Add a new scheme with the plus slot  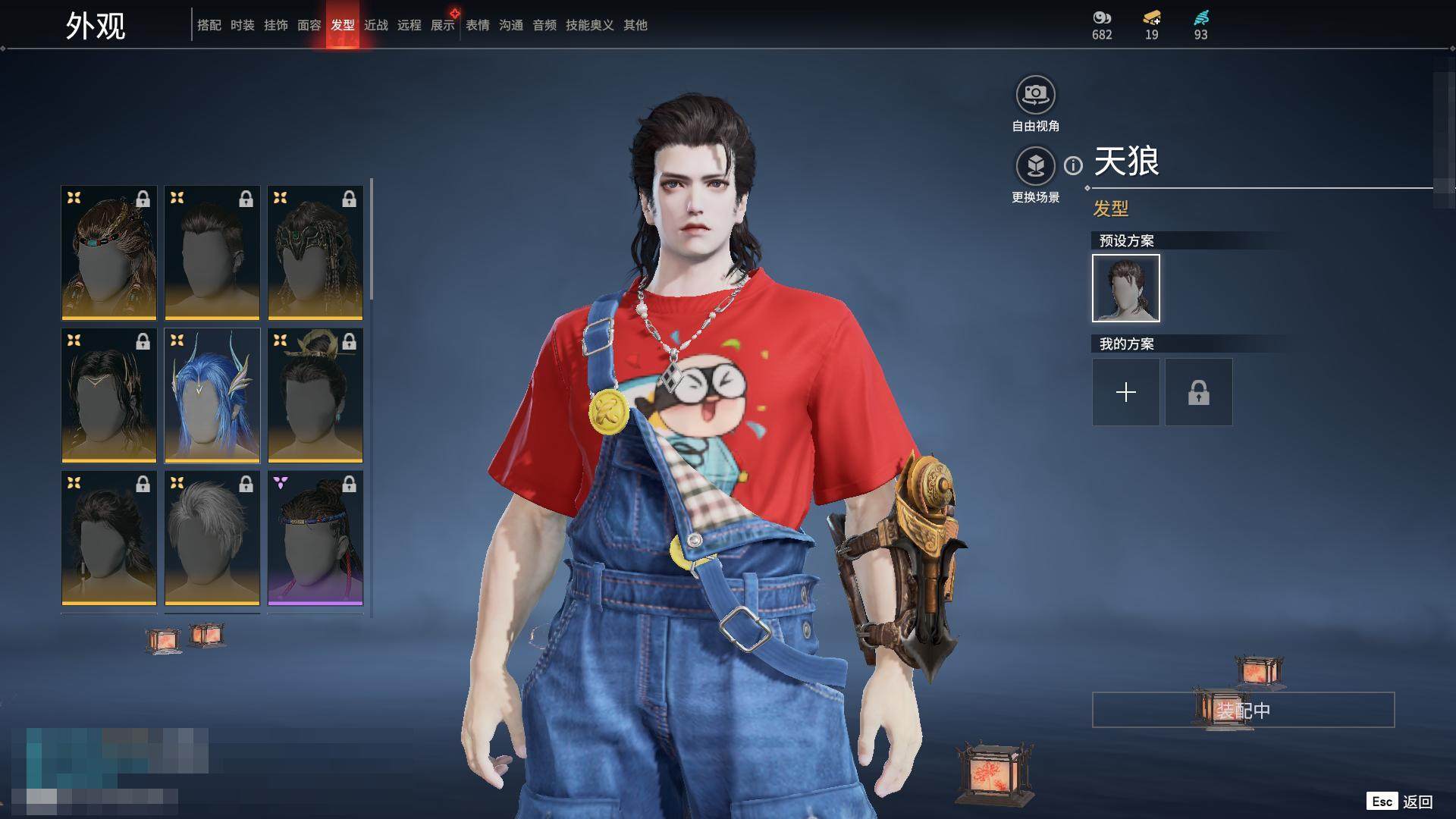(1125, 392)
